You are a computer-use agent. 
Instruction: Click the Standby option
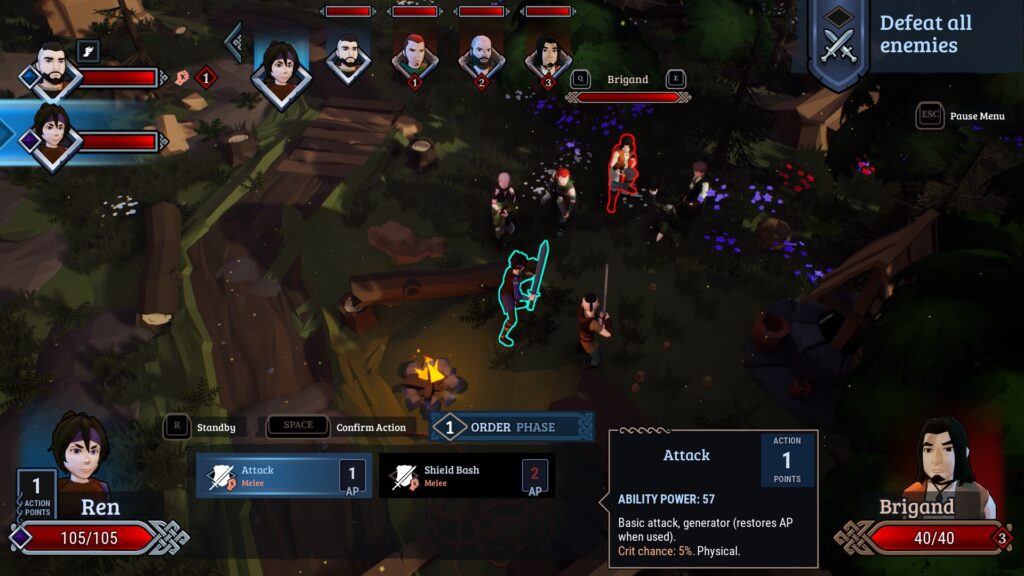[x=203, y=427]
